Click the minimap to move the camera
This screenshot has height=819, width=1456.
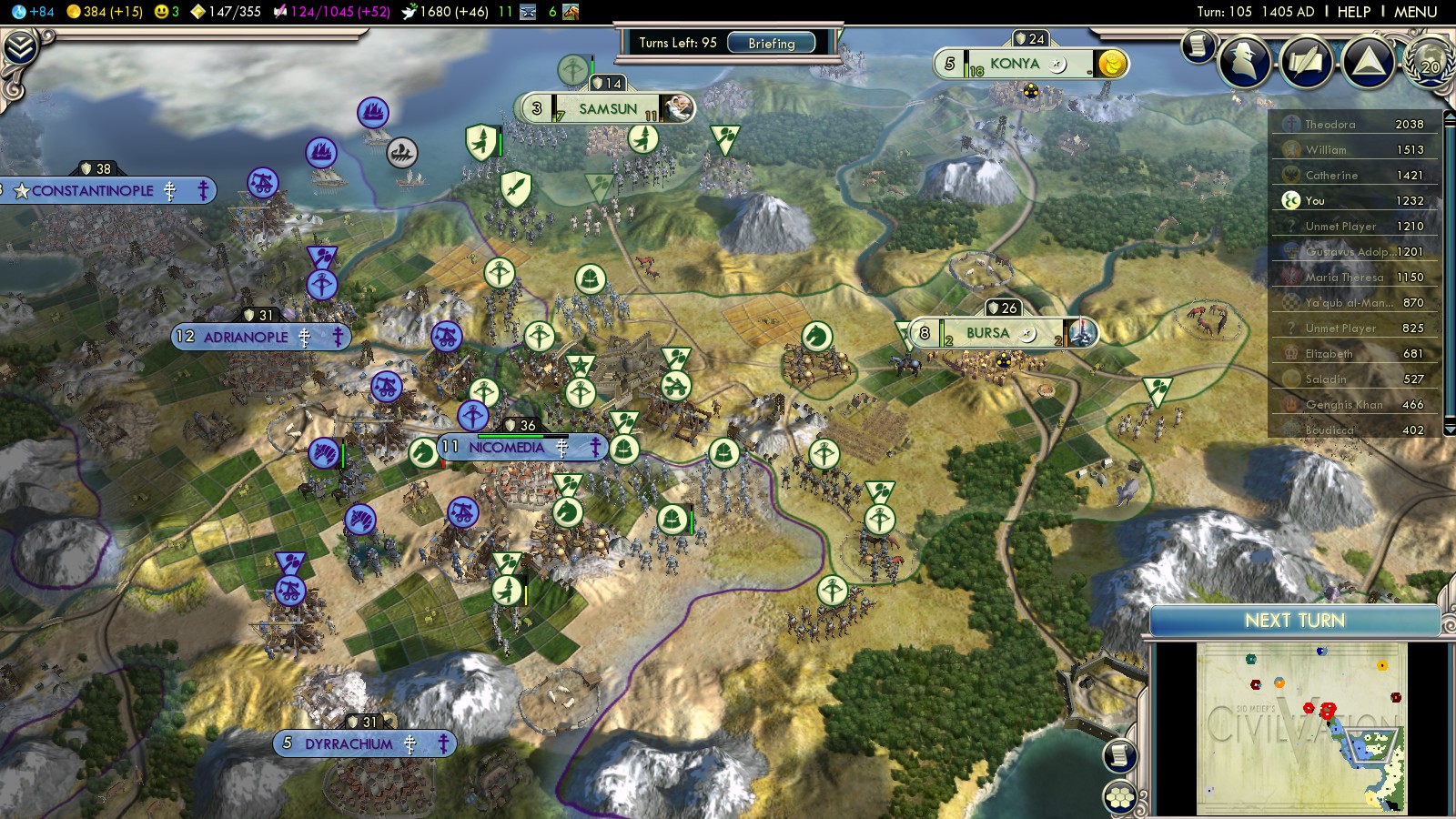coord(1301,728)
